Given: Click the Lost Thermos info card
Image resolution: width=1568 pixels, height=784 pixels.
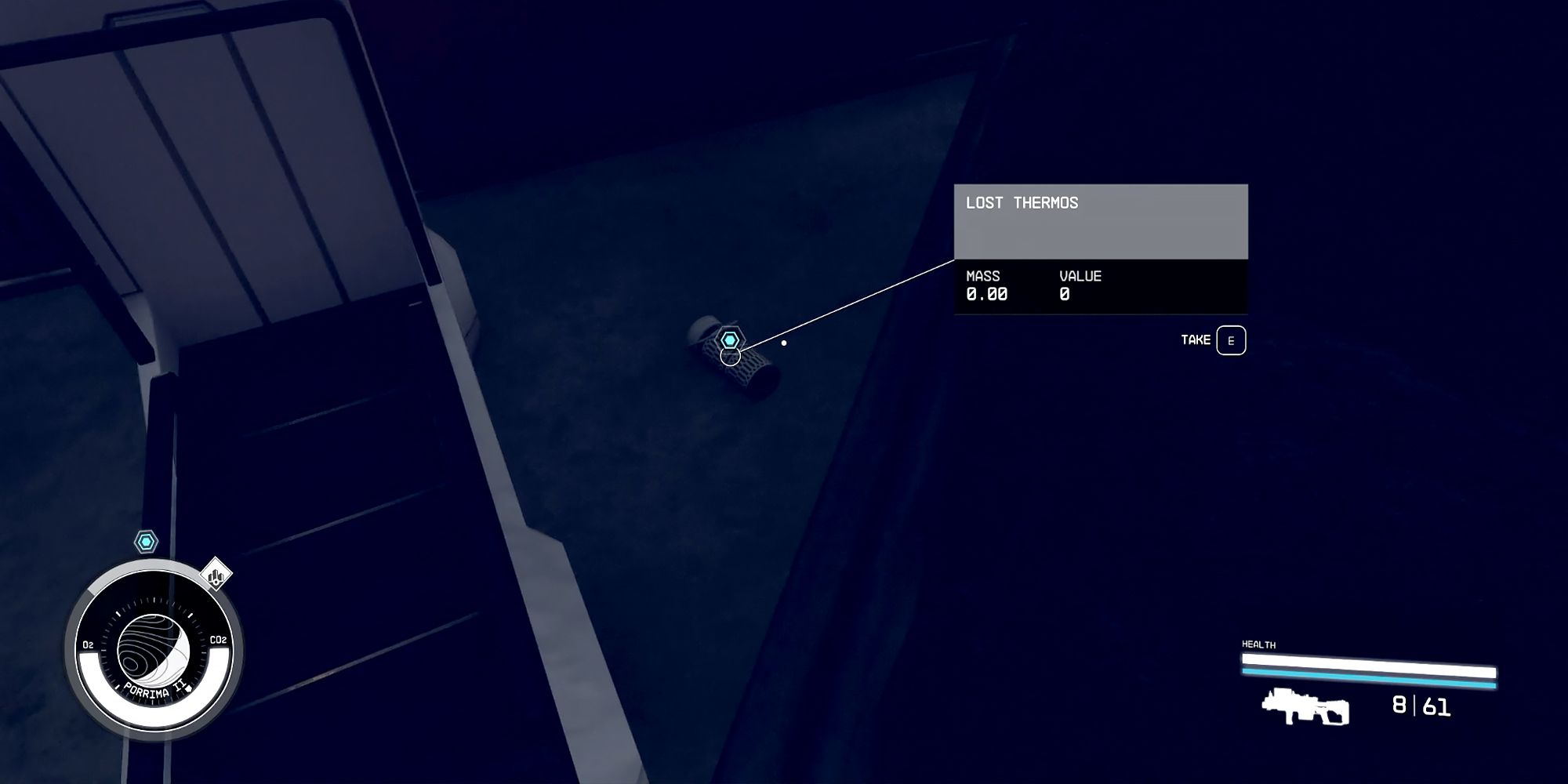Looking at the screenshot, I should click(x=1100, y=249).
